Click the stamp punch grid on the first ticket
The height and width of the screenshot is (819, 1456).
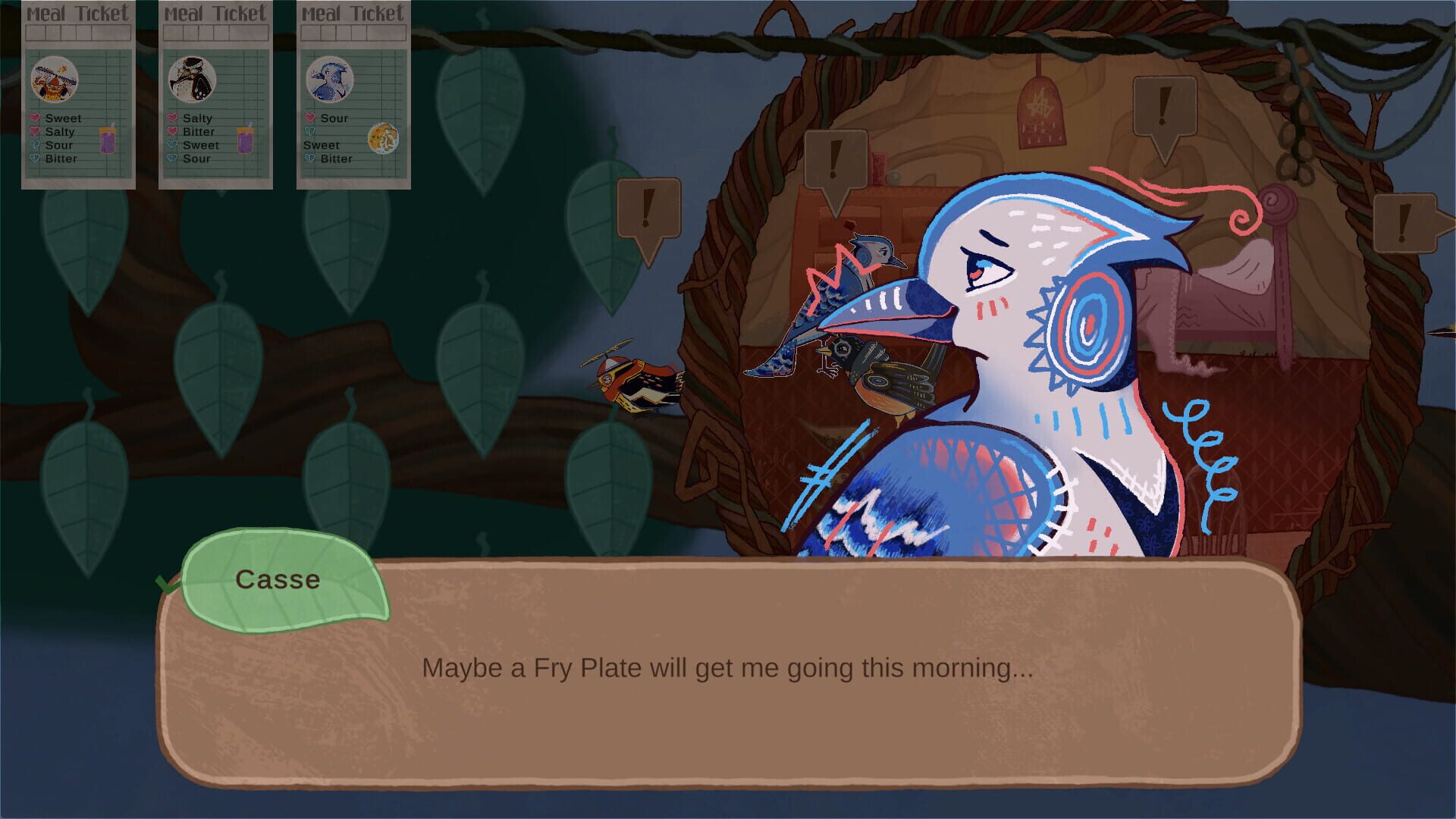pos(78,33)
